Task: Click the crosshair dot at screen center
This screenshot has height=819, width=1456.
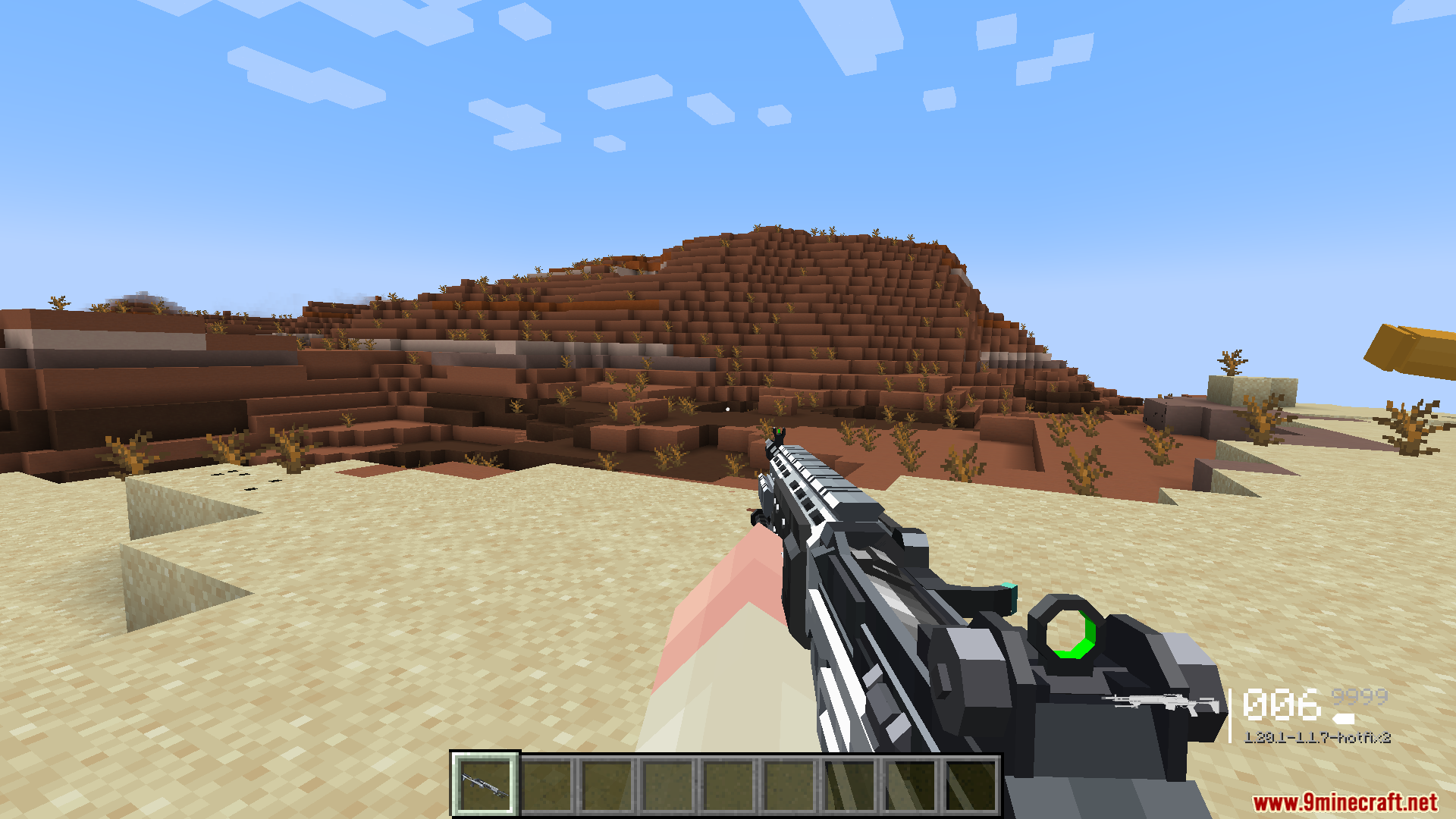Action: pyautogui.click(x=728, y=409)
